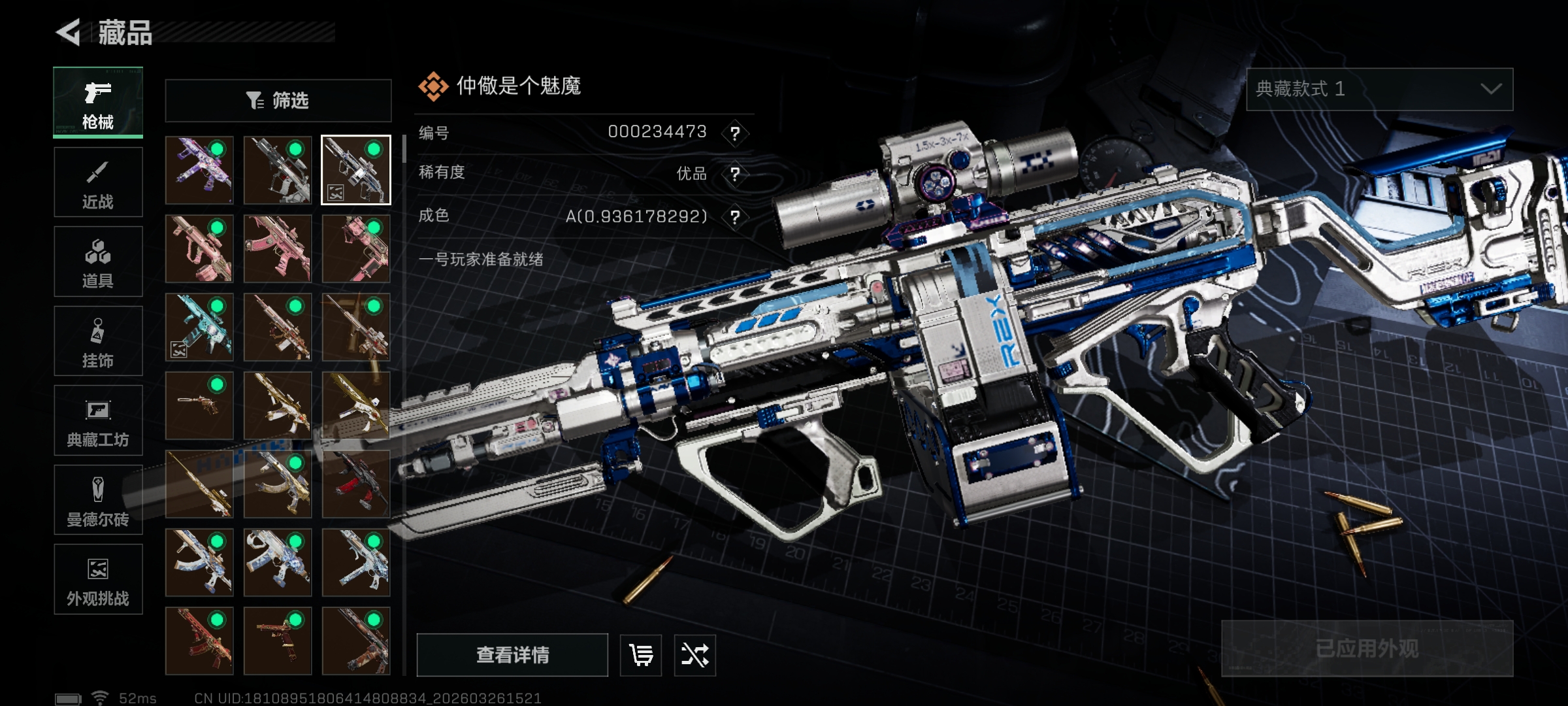Show help for 编号 serial number

735,133
